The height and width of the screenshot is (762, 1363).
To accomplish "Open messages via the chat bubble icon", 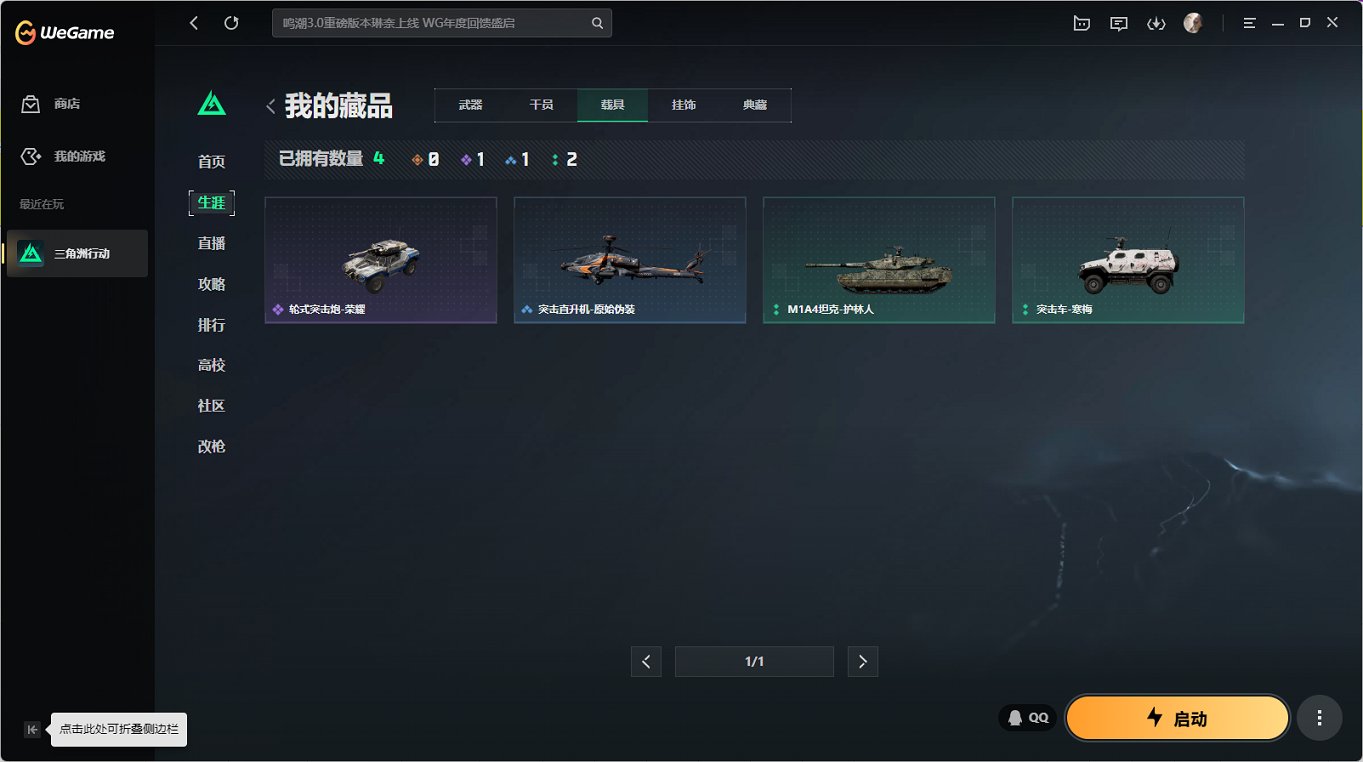I will 1118,22.
